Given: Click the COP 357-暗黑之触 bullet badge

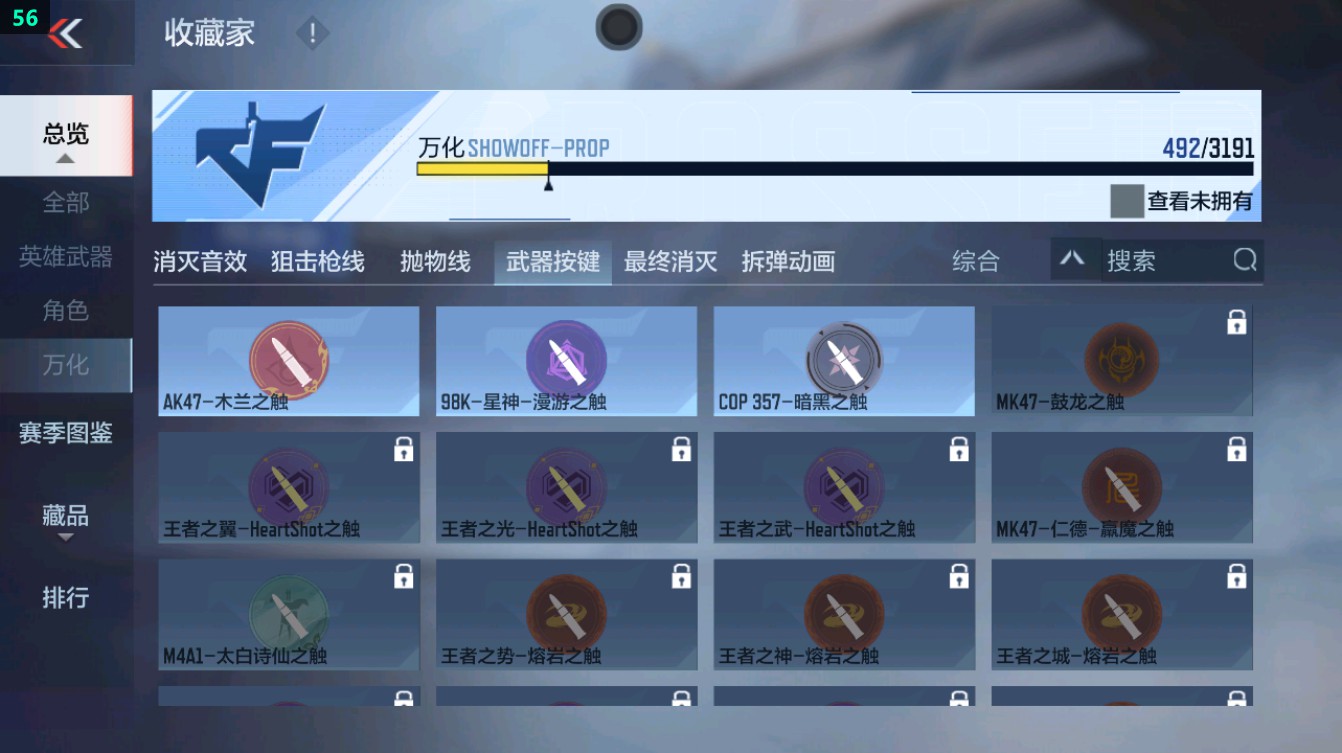Looking at the screenshot, I should (845, 358).
